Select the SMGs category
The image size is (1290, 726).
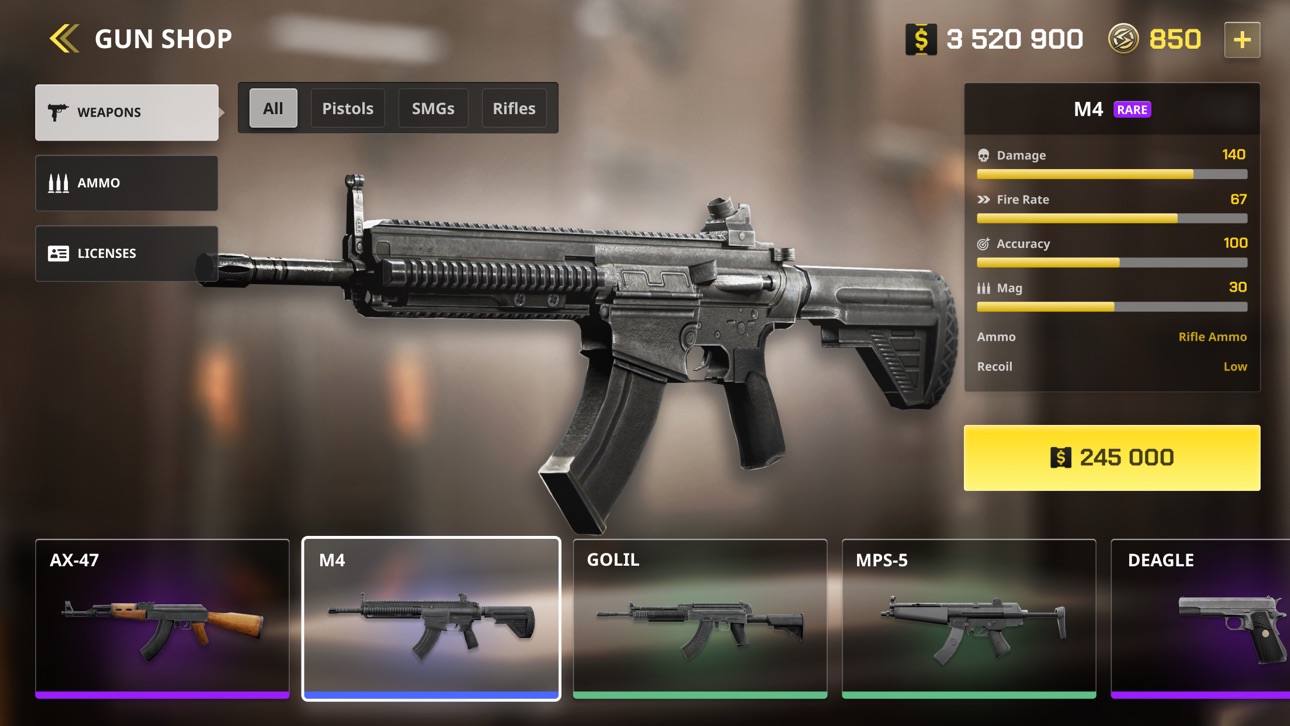click(432, 108)
